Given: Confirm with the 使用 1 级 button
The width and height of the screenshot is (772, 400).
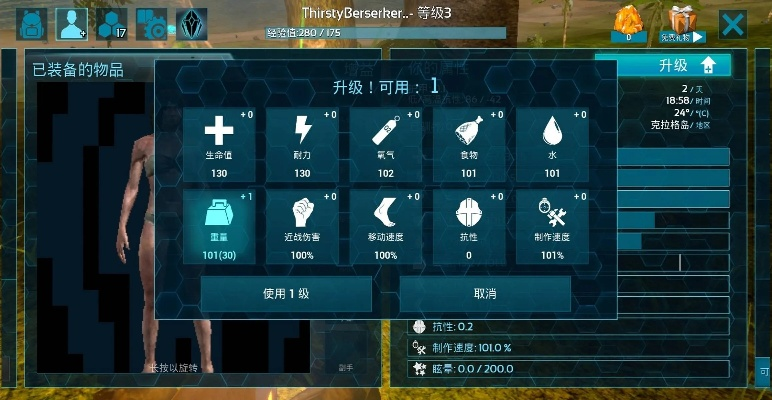Looking at the screenshot, I should 286,294.
